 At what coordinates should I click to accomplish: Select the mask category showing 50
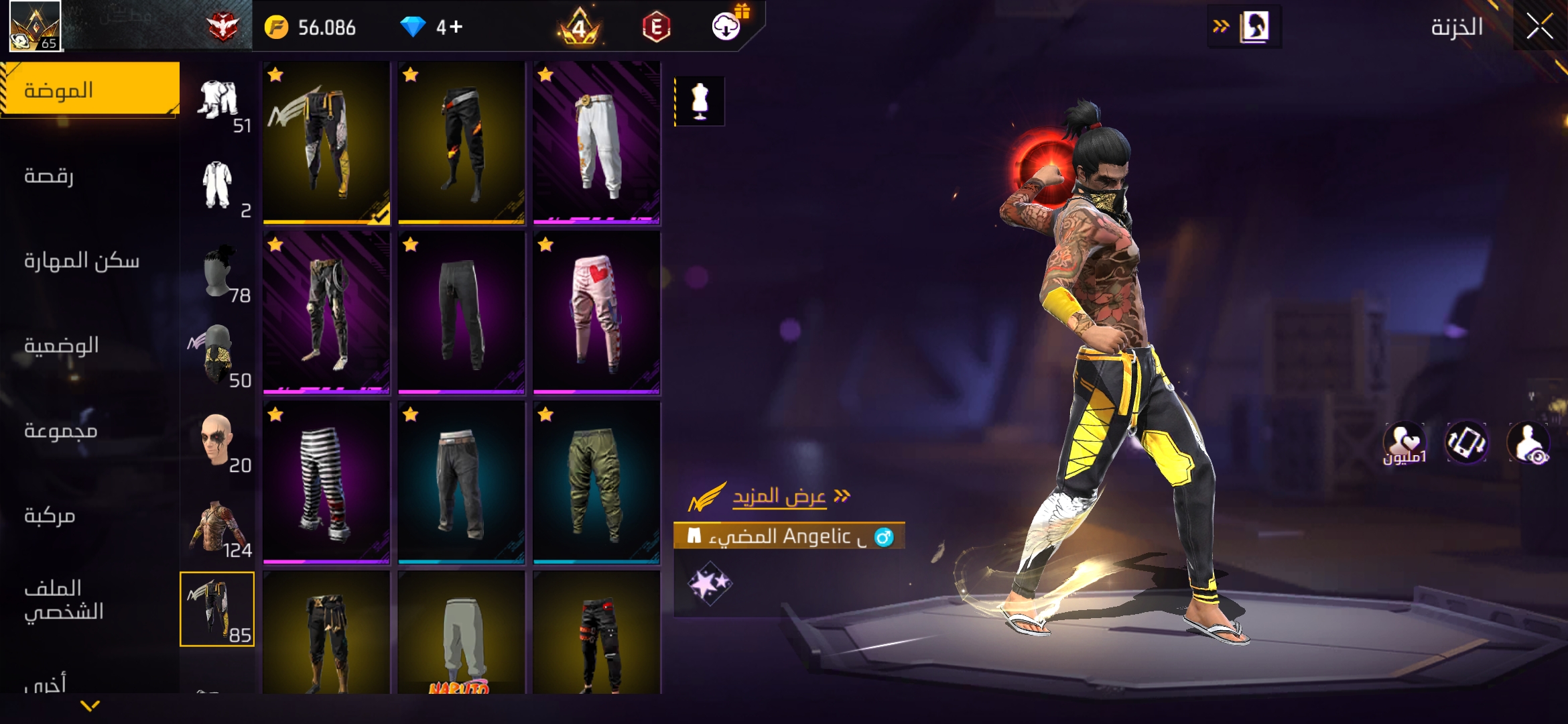tap(218, 356)
